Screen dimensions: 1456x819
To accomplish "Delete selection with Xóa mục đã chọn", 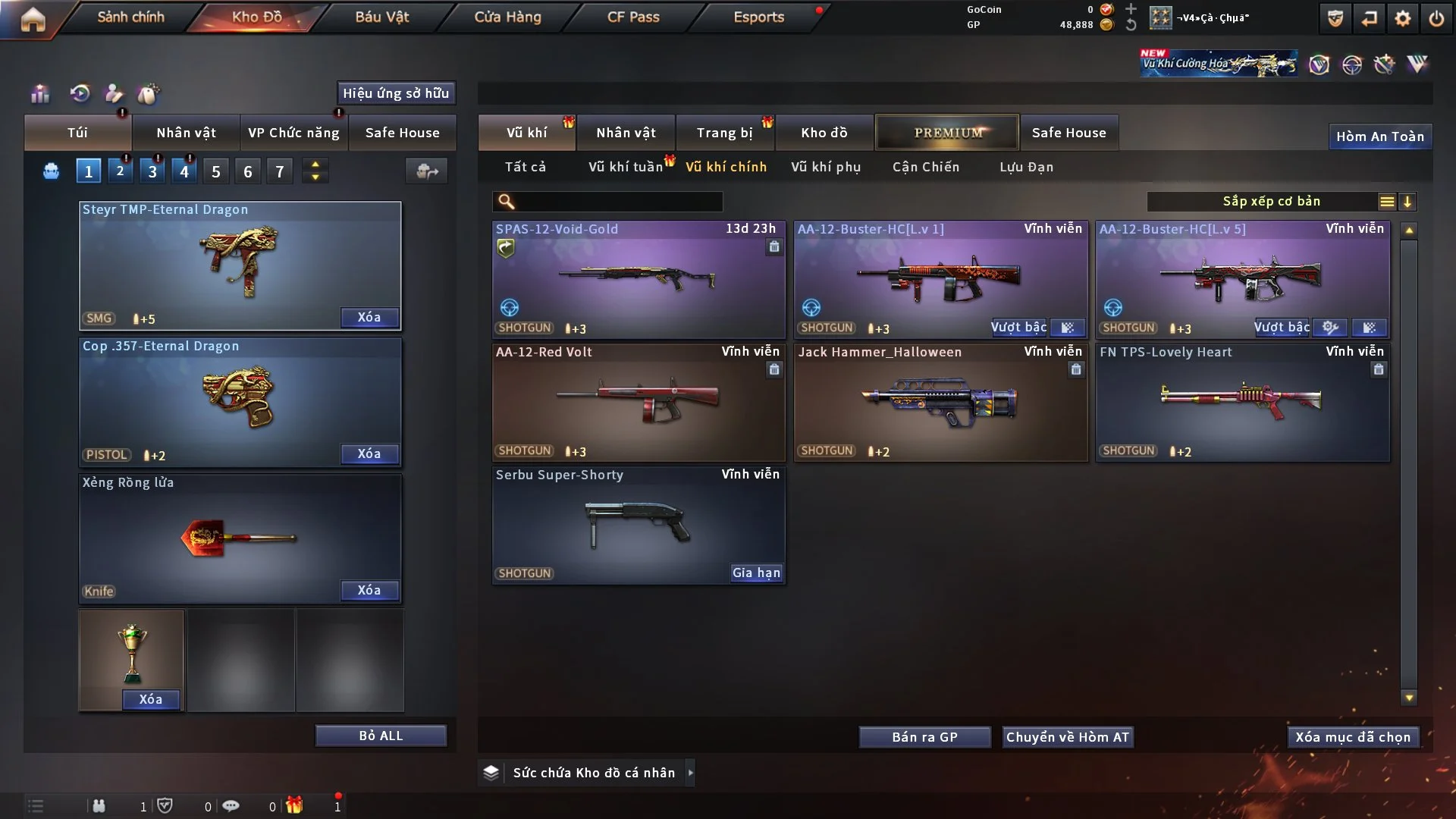I will pos(1353,737).
